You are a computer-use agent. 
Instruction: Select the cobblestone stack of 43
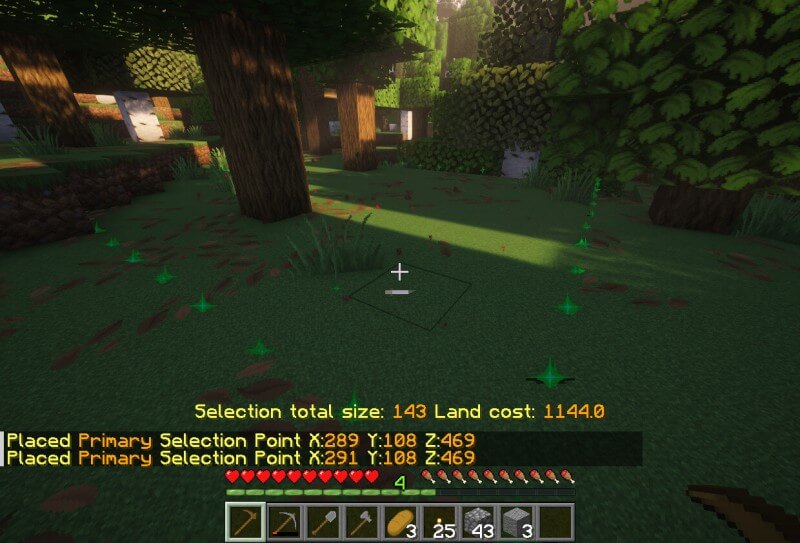478,522
